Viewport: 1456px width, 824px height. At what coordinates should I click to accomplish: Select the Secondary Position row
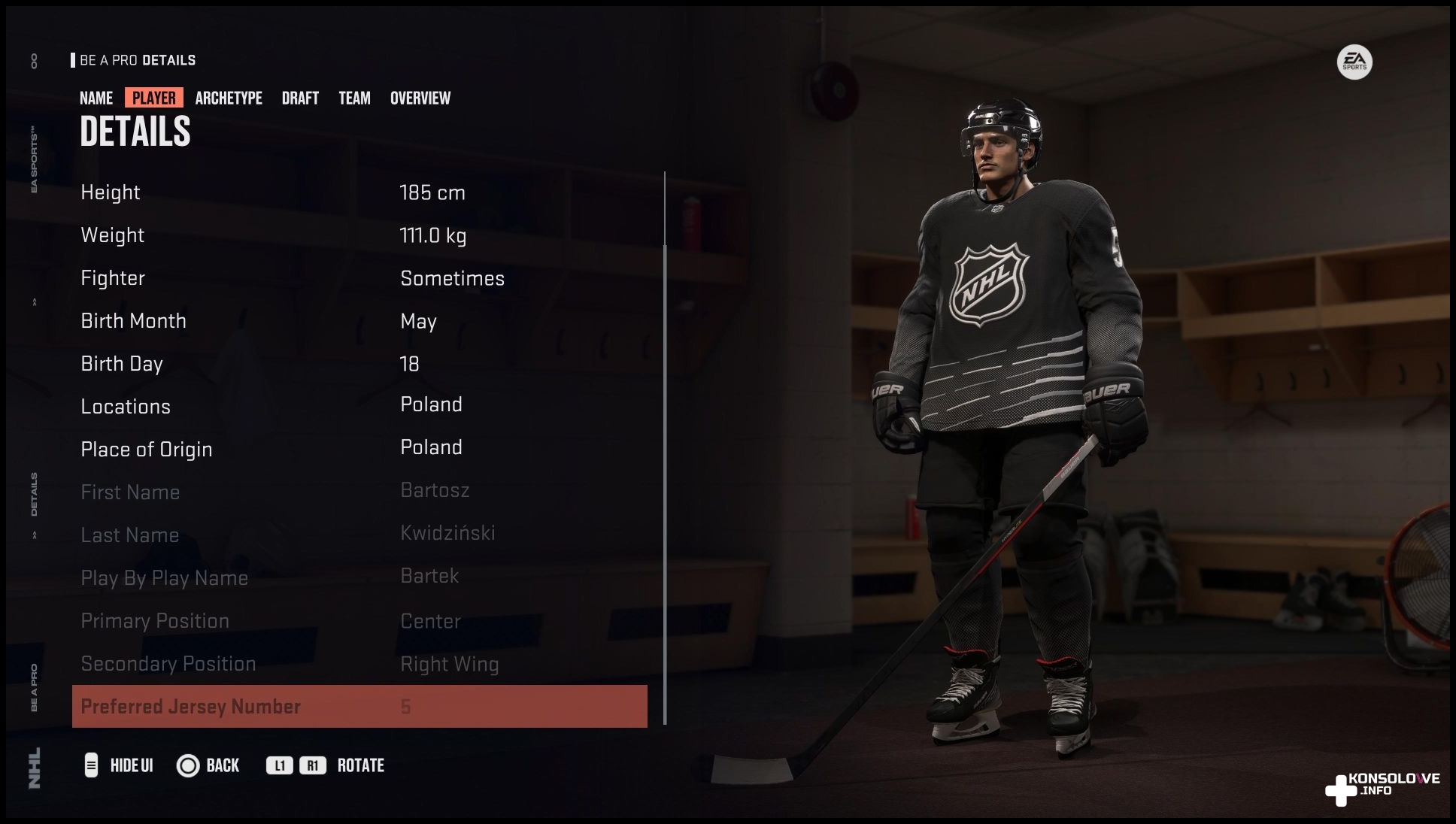click(359, 664)
